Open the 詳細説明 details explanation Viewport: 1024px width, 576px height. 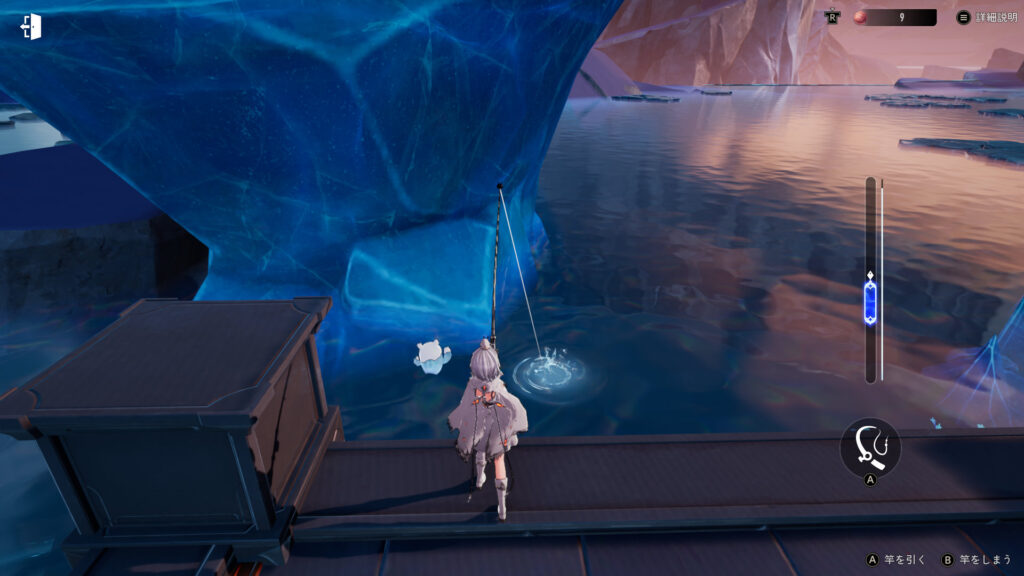(x=986, y=17)
